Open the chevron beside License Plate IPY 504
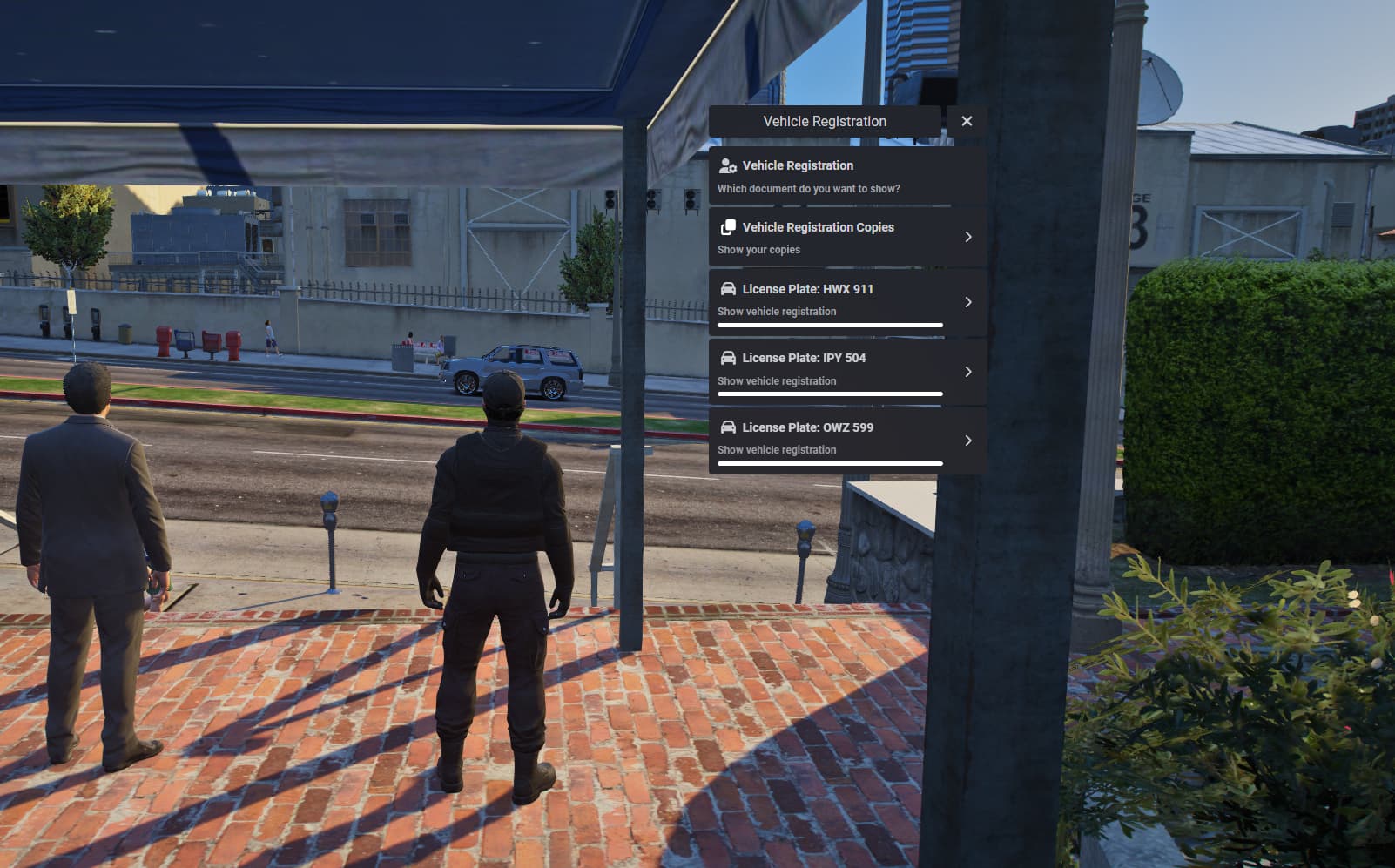The image size is (1395, 868). click(968, 371)
